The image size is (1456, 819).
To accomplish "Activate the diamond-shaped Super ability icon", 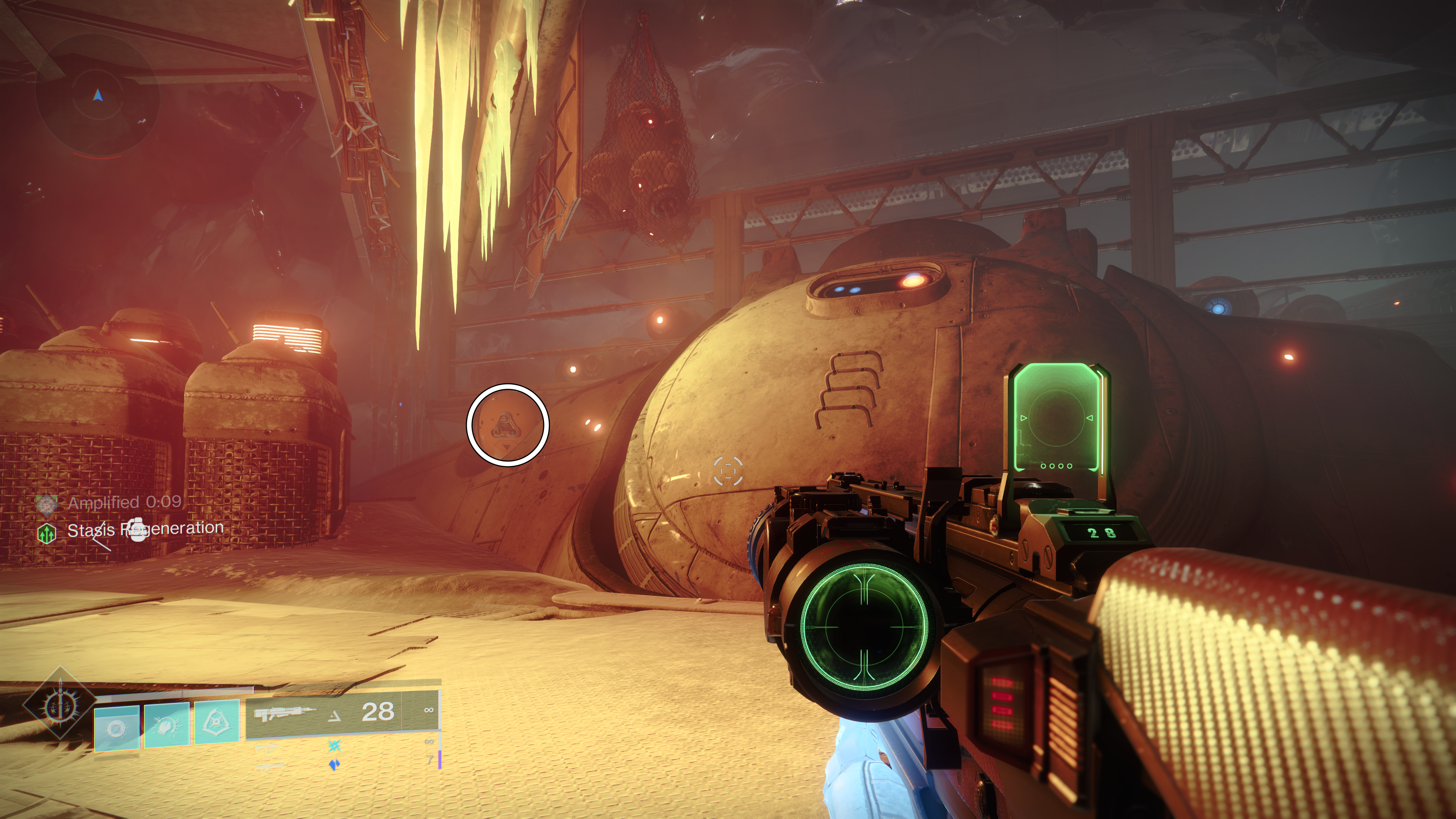I will 60,704.
